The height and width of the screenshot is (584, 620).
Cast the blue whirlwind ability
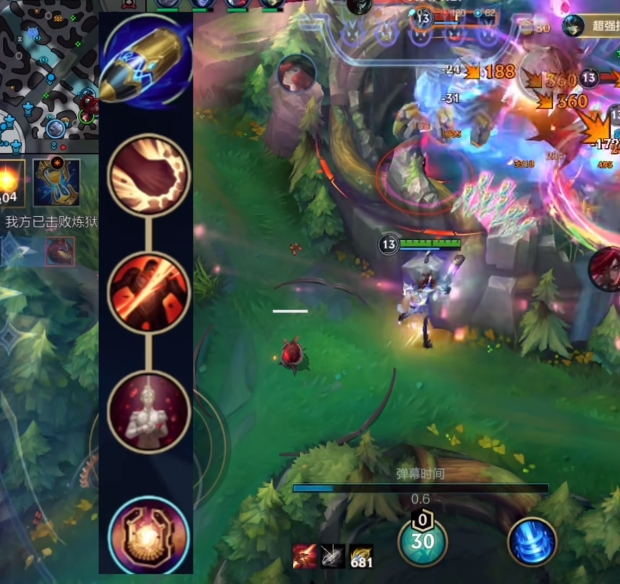(531, 542)
